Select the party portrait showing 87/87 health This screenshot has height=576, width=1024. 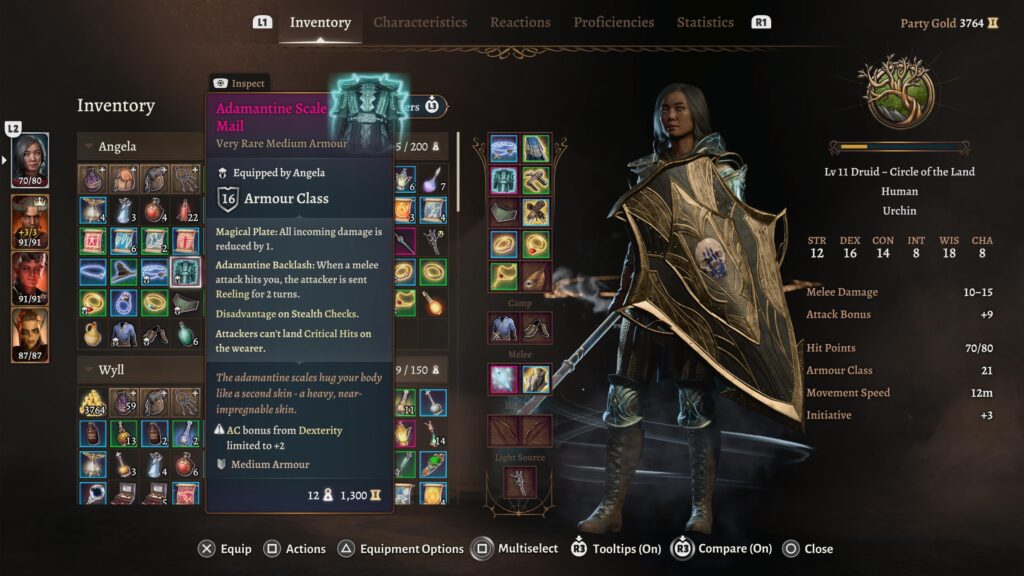click(30, 335)
